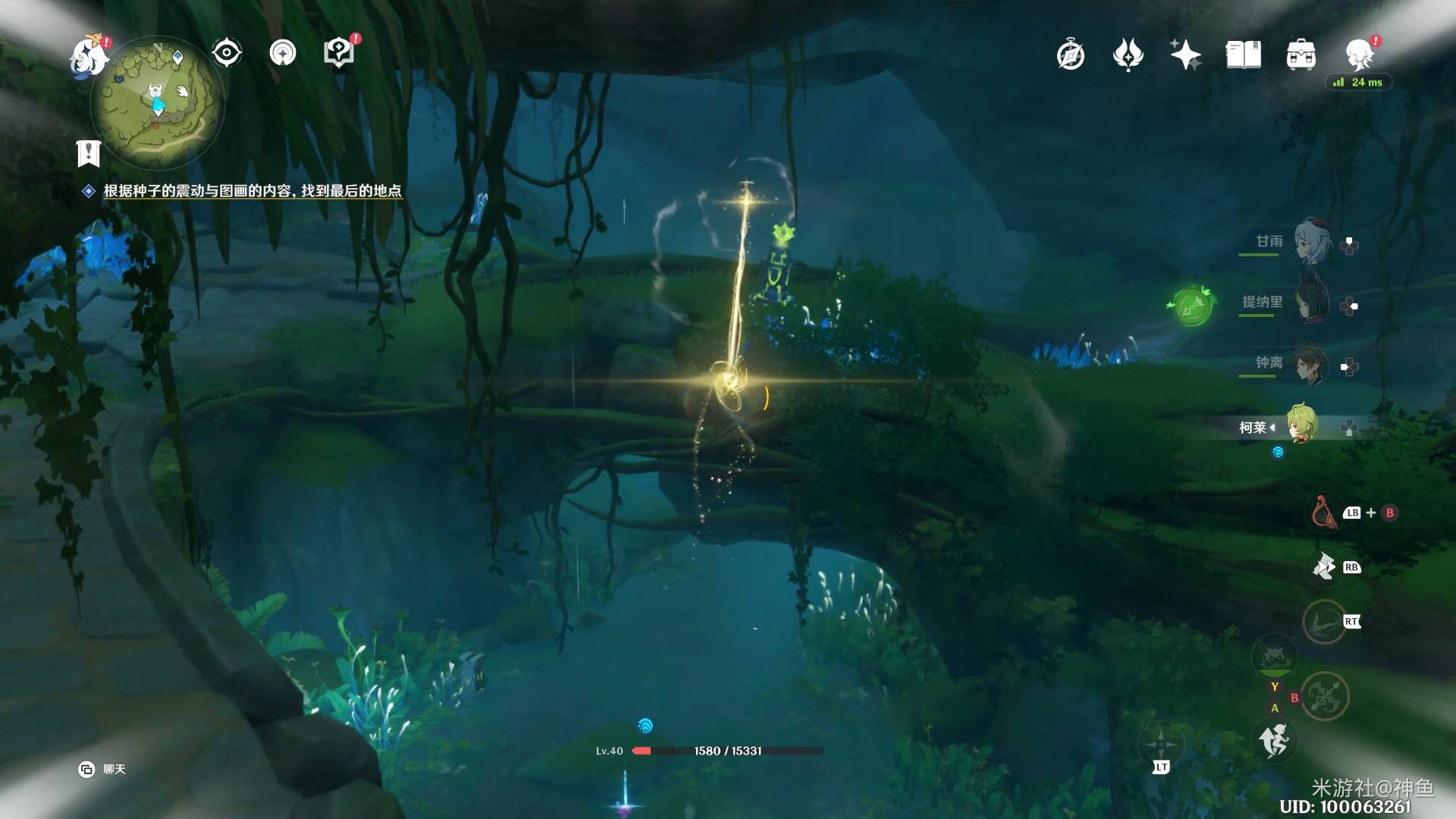This screenshot has width=1456, height=819.
Task: Select the tracked quest objective text
Action: click(252, 191)
